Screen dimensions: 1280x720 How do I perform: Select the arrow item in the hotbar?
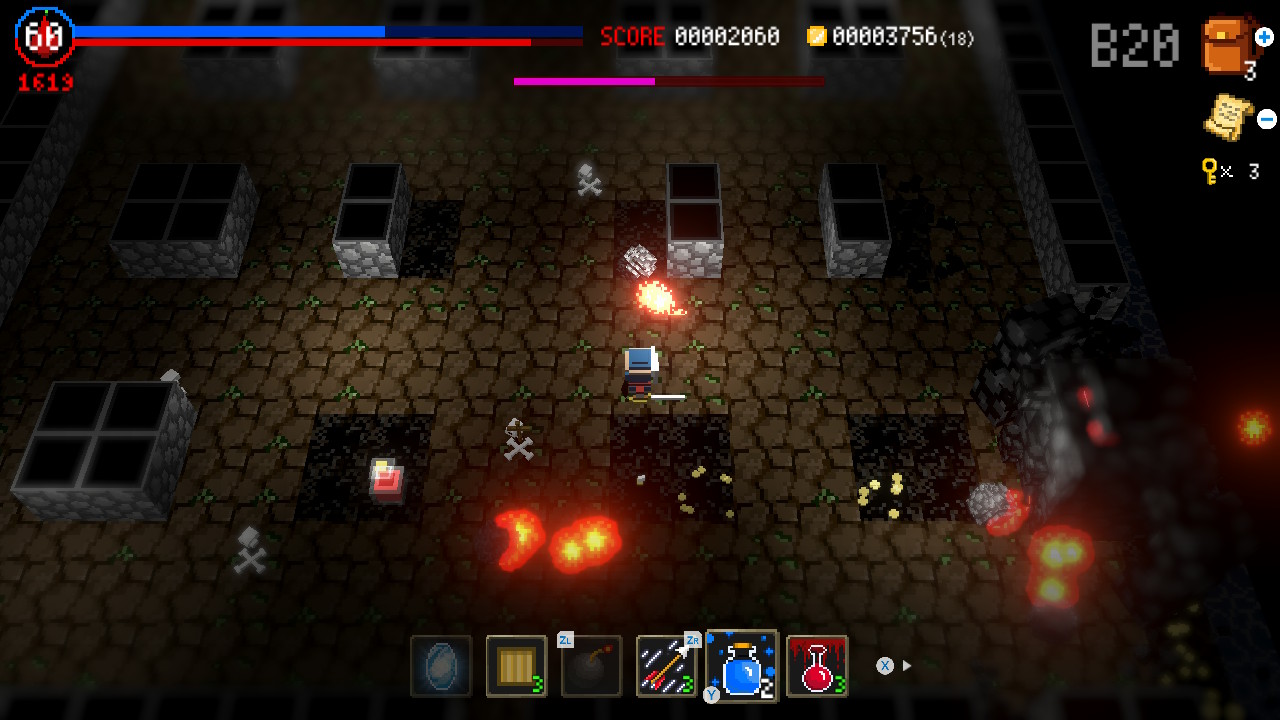click(666, 665)
